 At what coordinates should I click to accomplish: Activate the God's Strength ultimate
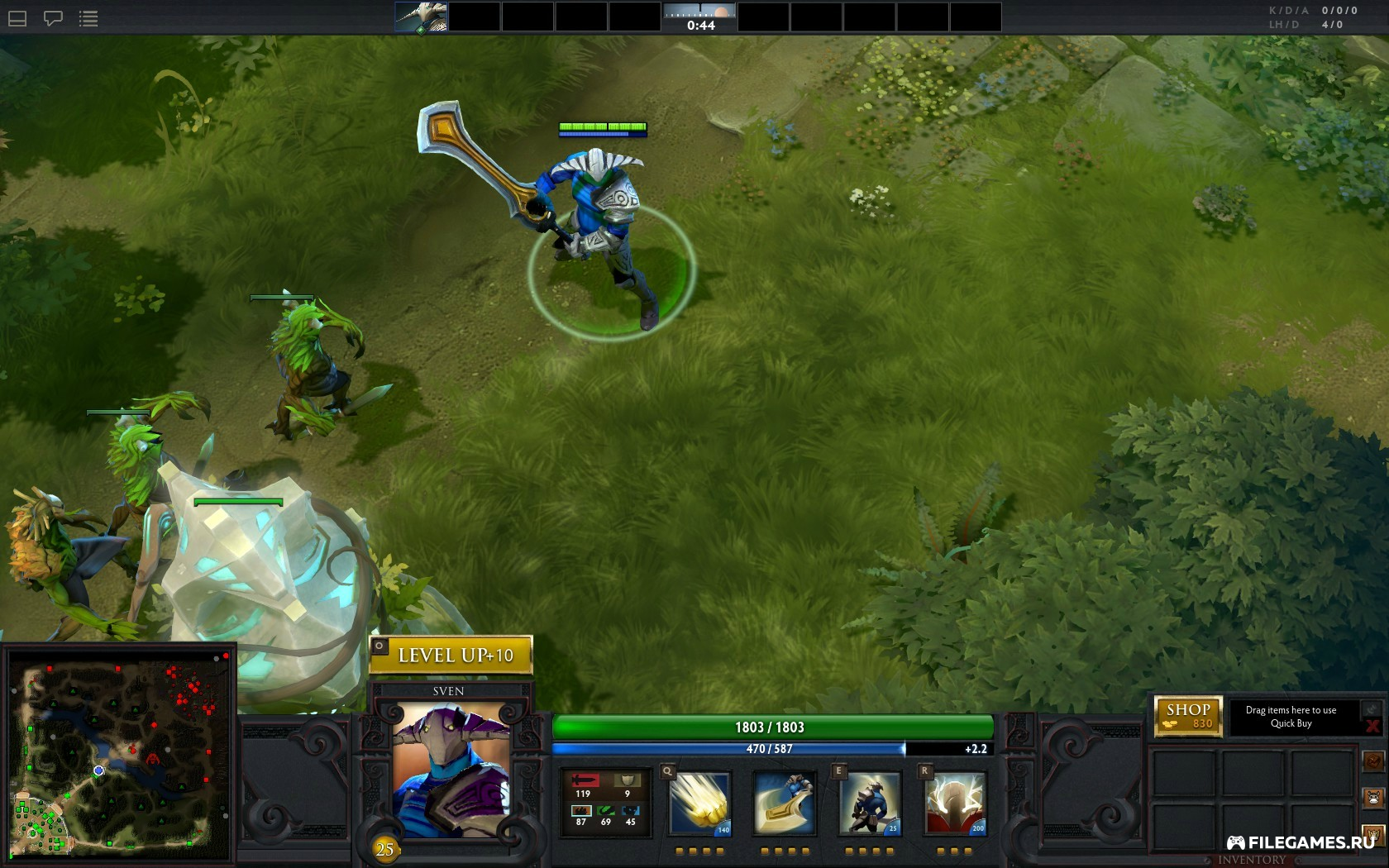click(955, 804)
